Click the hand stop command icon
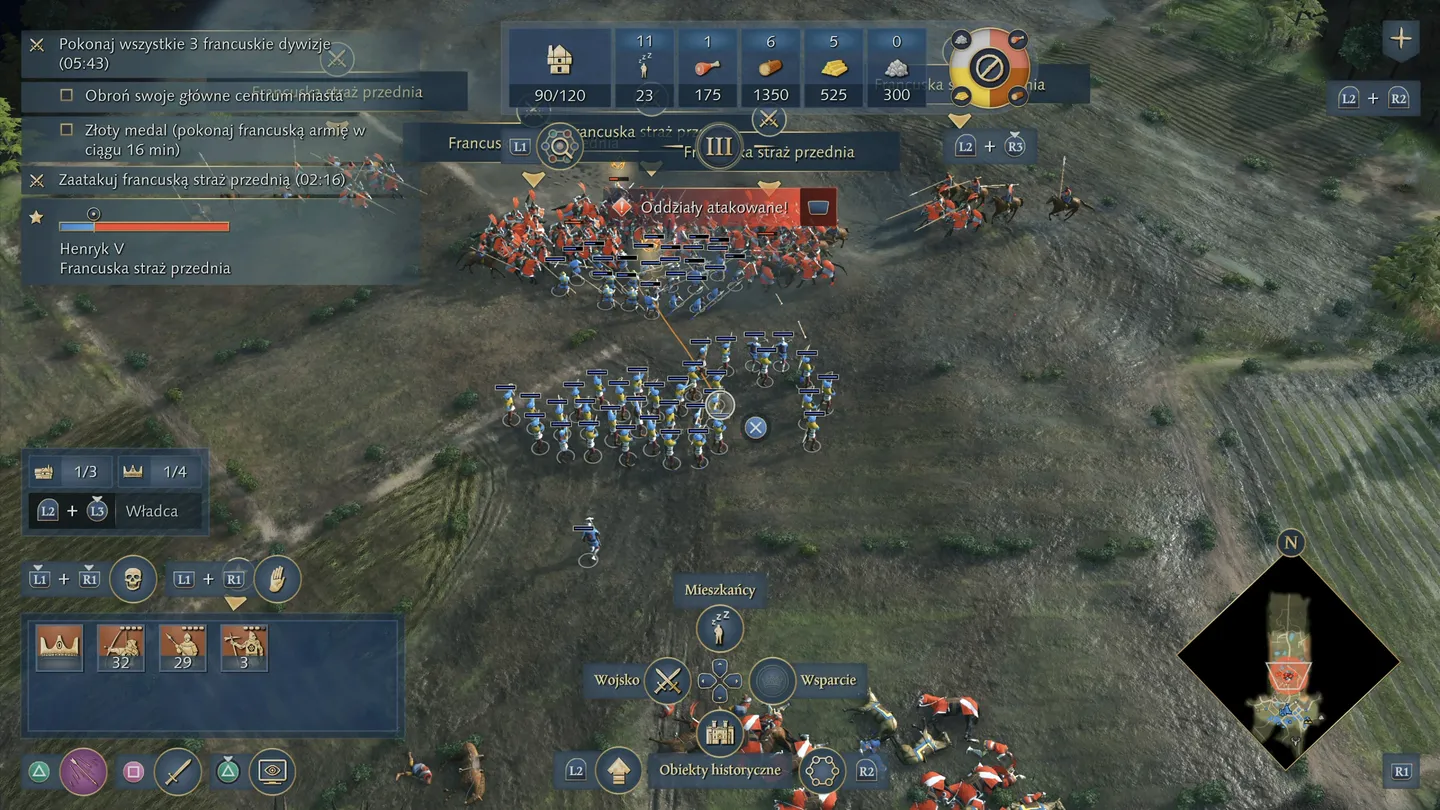 click(277, 579)
